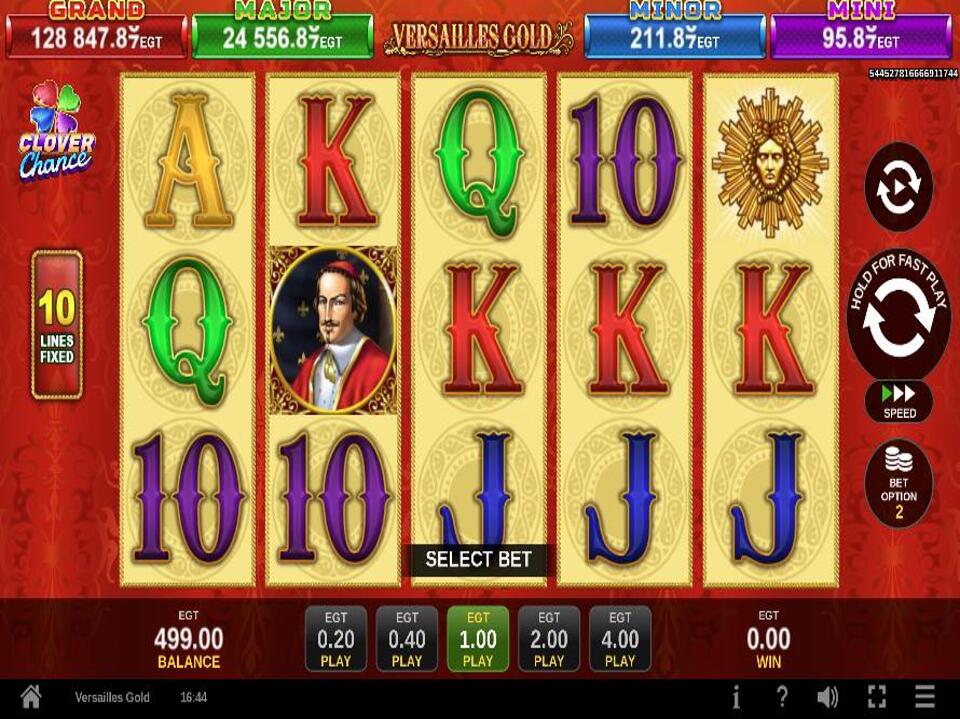The width and height of the screenshot is (960, 719).
Task: Click the Major jackpot panel
Action: pos(282,31)
